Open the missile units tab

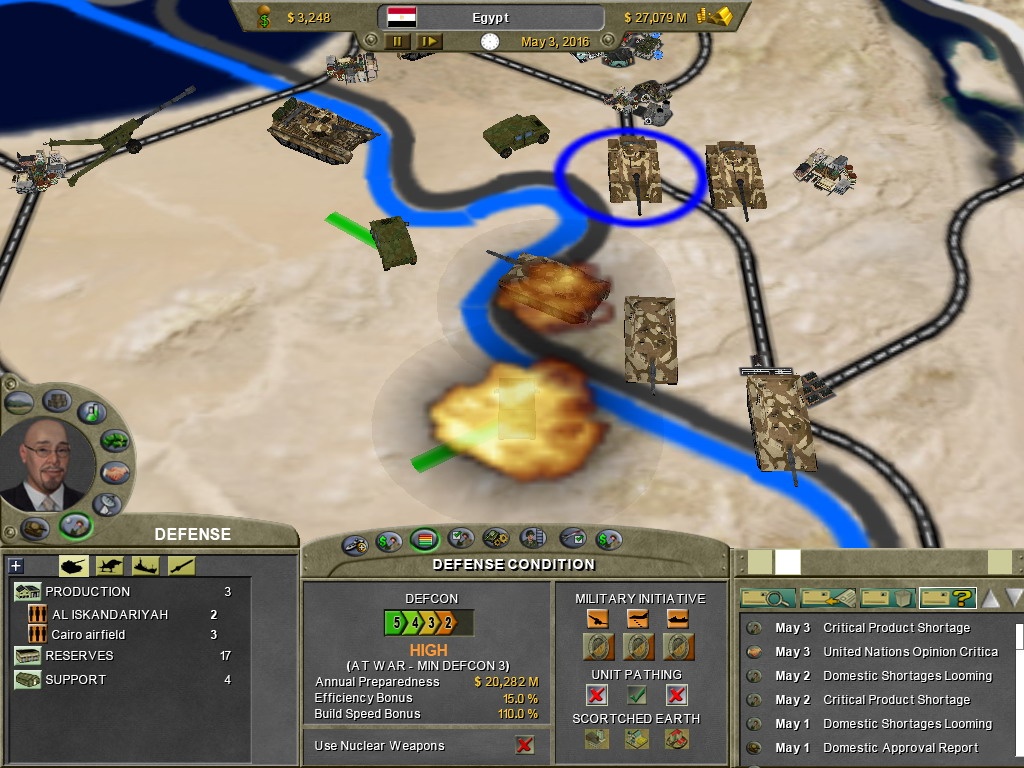[181, 566]
